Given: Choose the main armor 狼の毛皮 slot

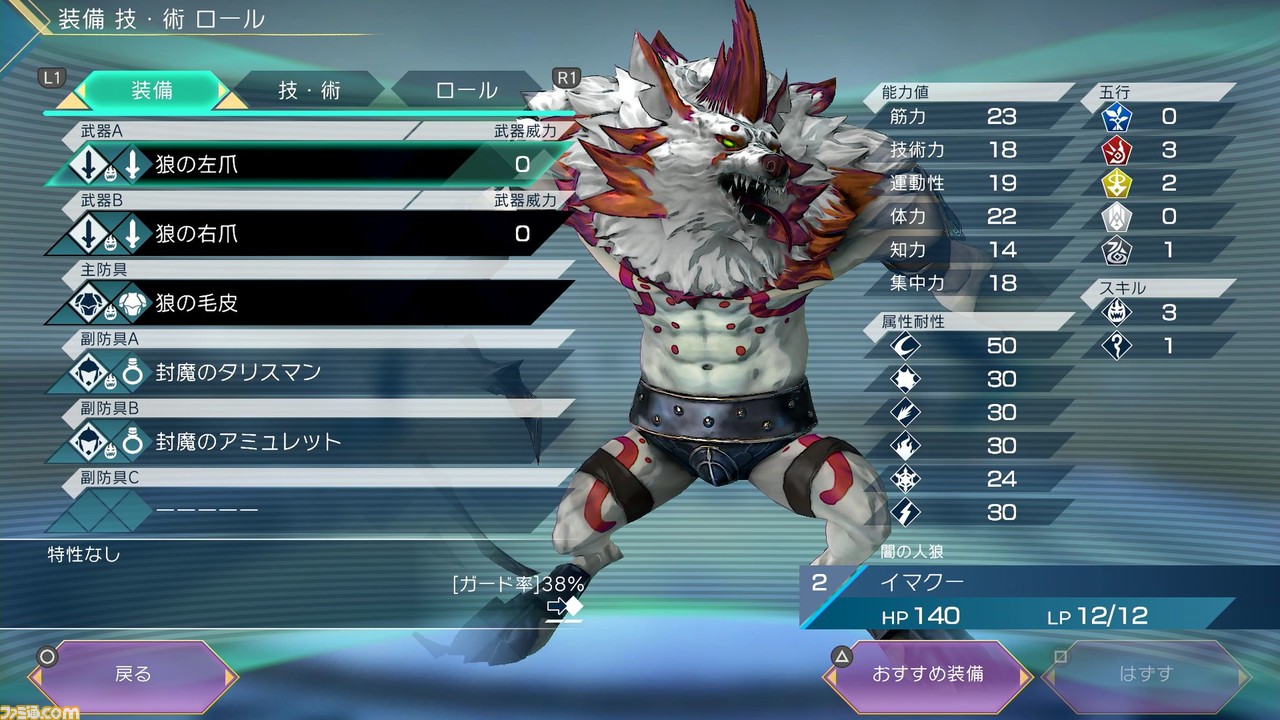Looking at the screenshot, I should coord(310,303).
